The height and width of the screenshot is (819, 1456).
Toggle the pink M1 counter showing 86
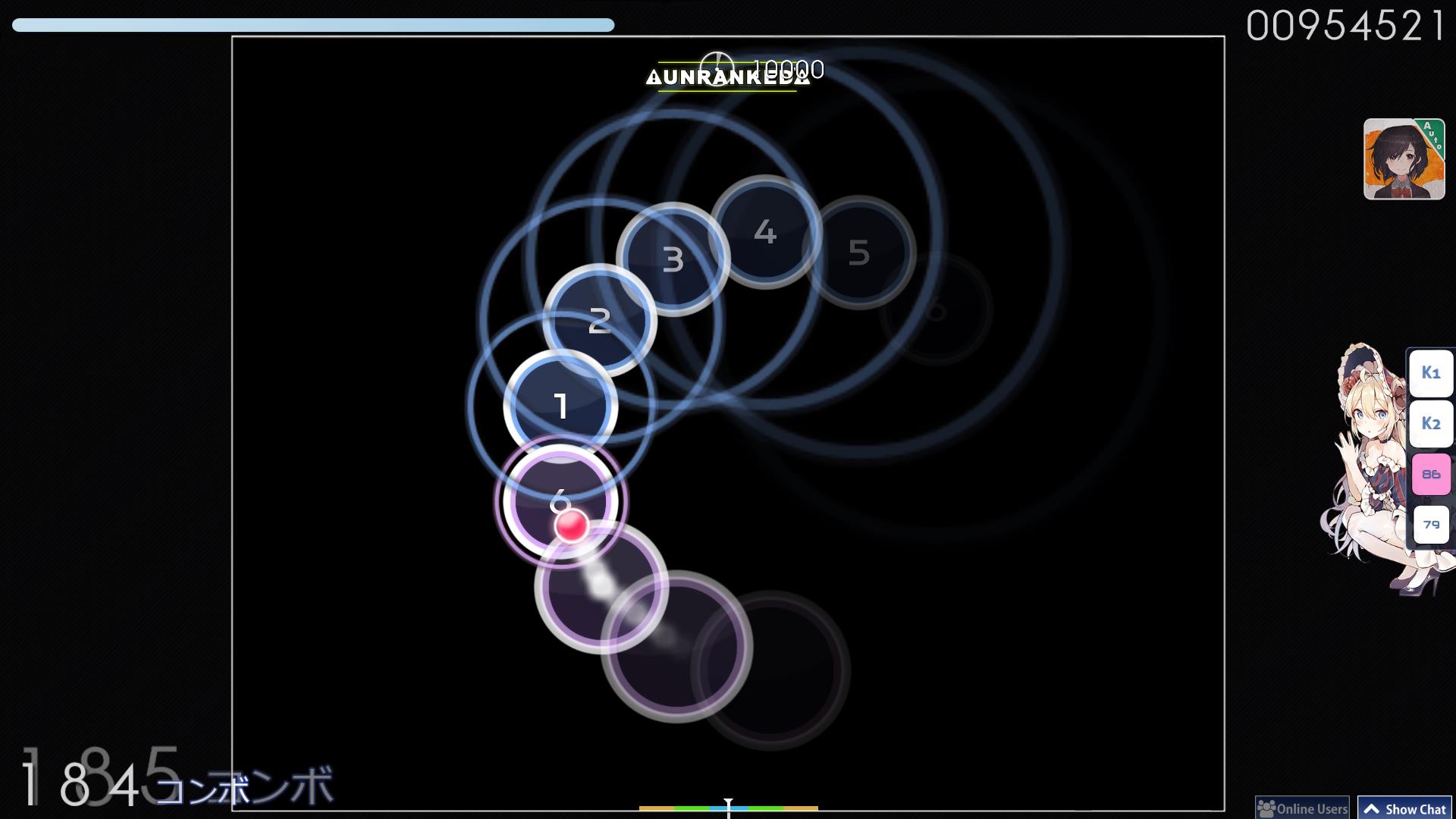coord(1430,473)
